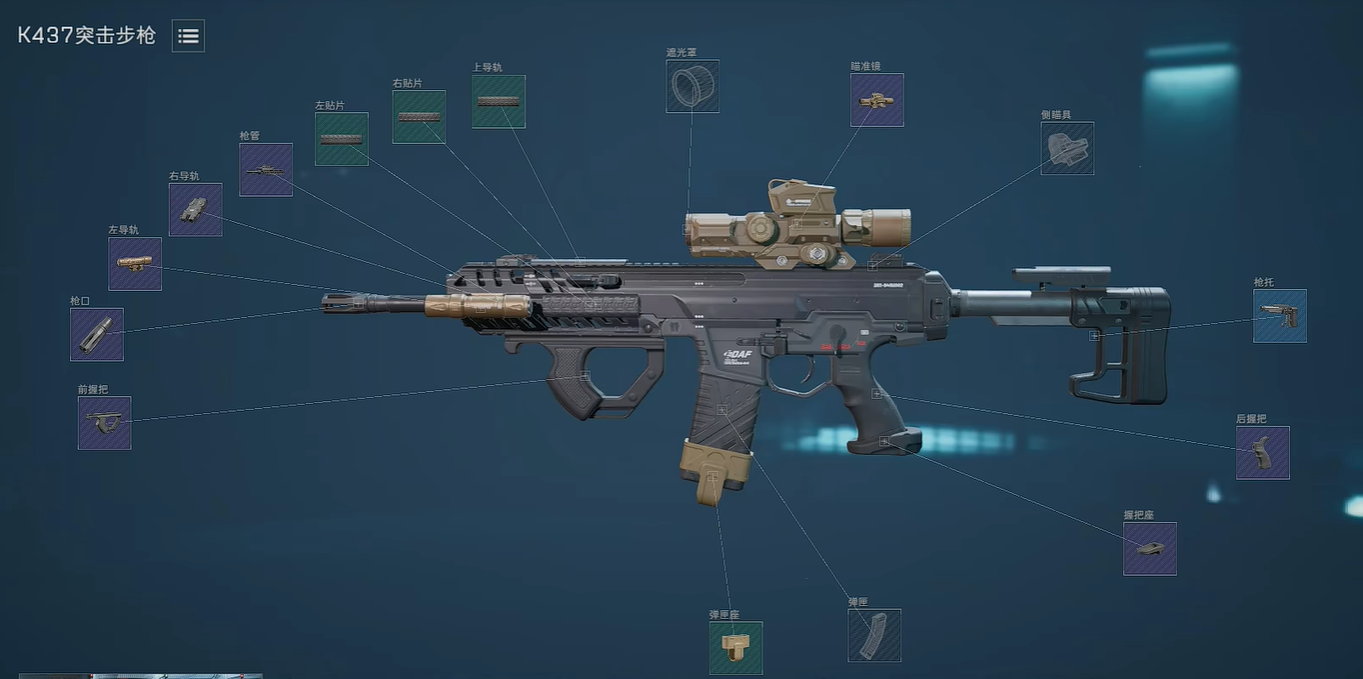The width and height of the screenshot is (1363, 679).
Task: Open the list menu beside the weapon name
Action: (x=188, y=36)
